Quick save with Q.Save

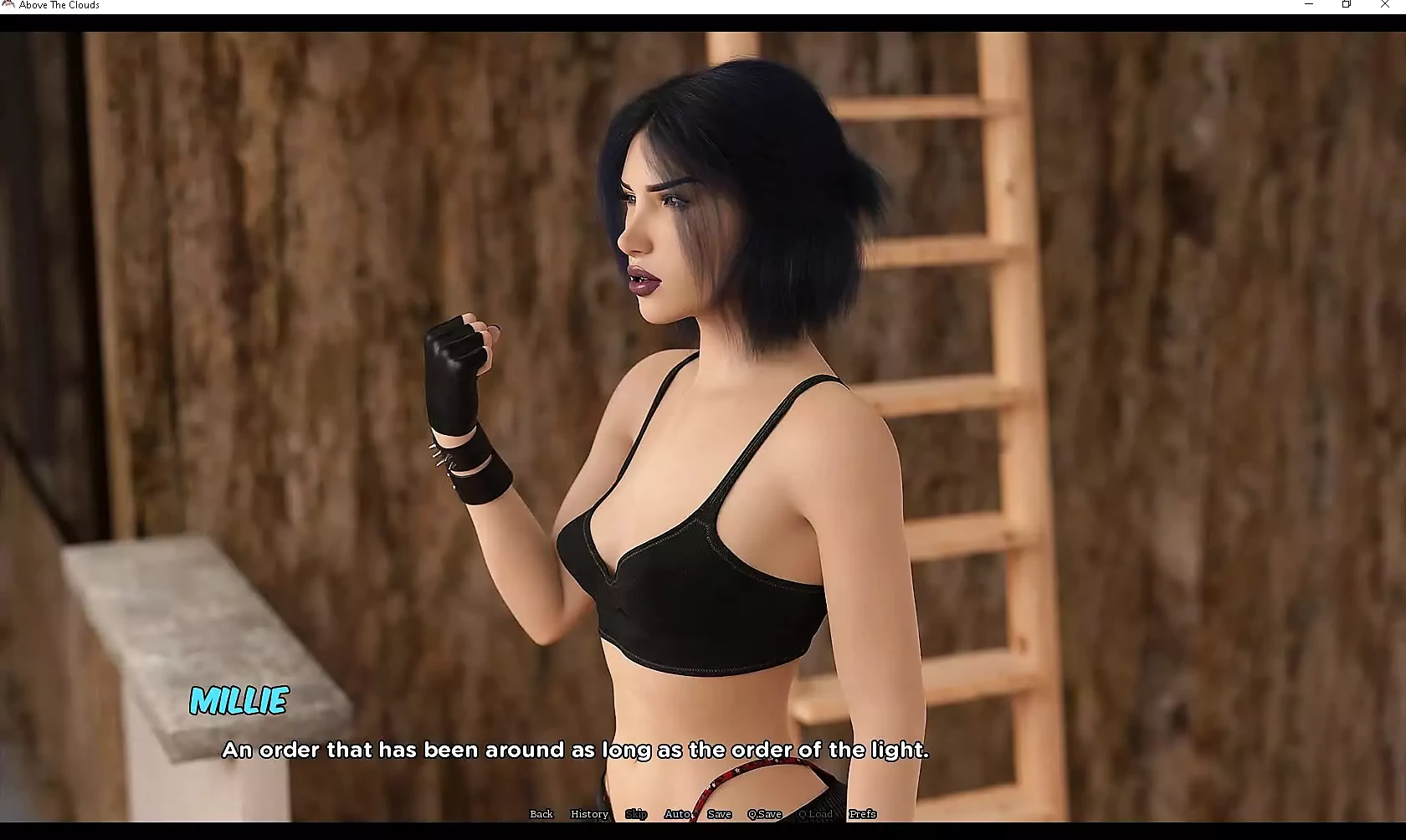click(x=765, y=814)
